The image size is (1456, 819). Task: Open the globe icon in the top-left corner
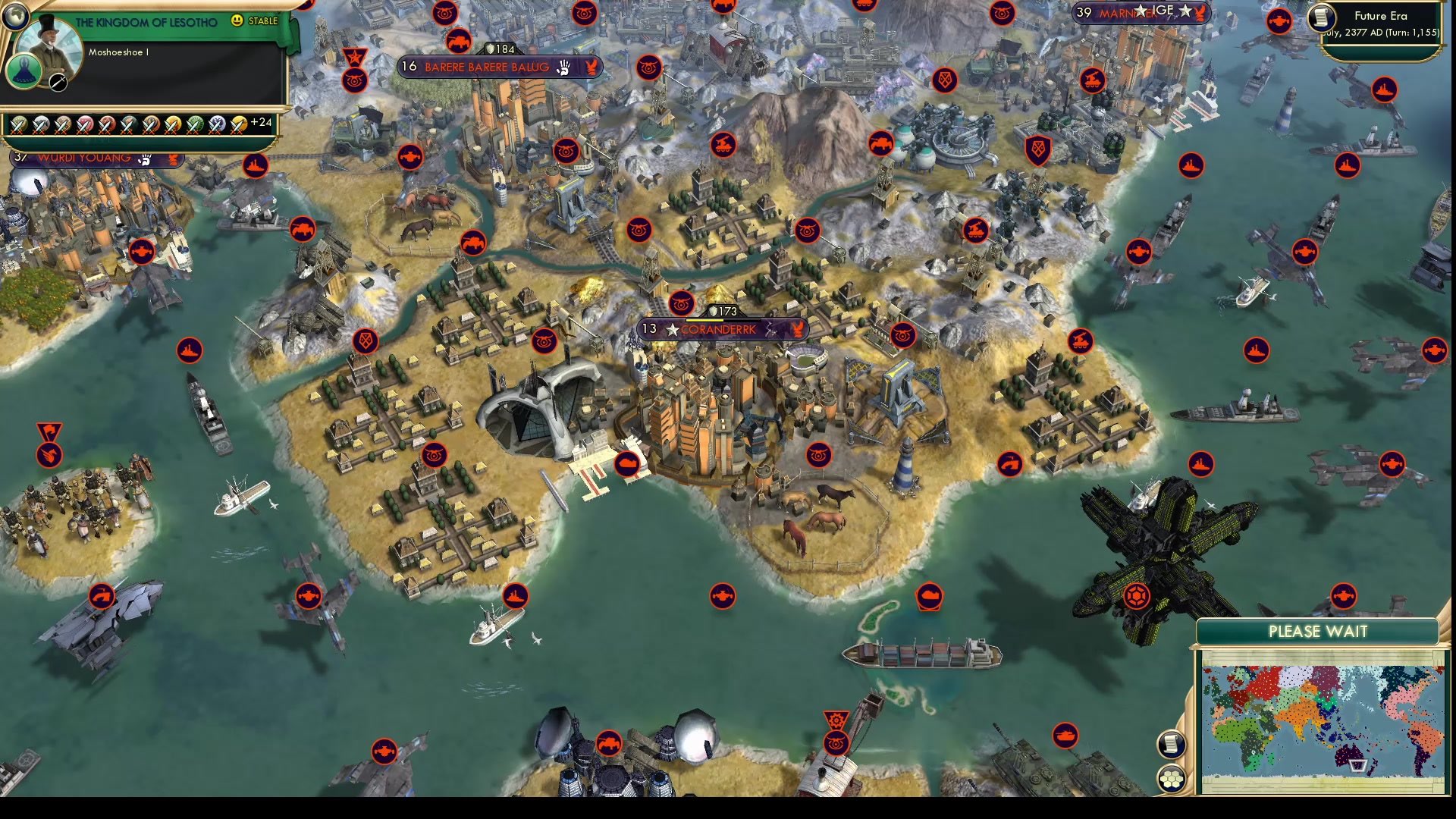point(15,17)
